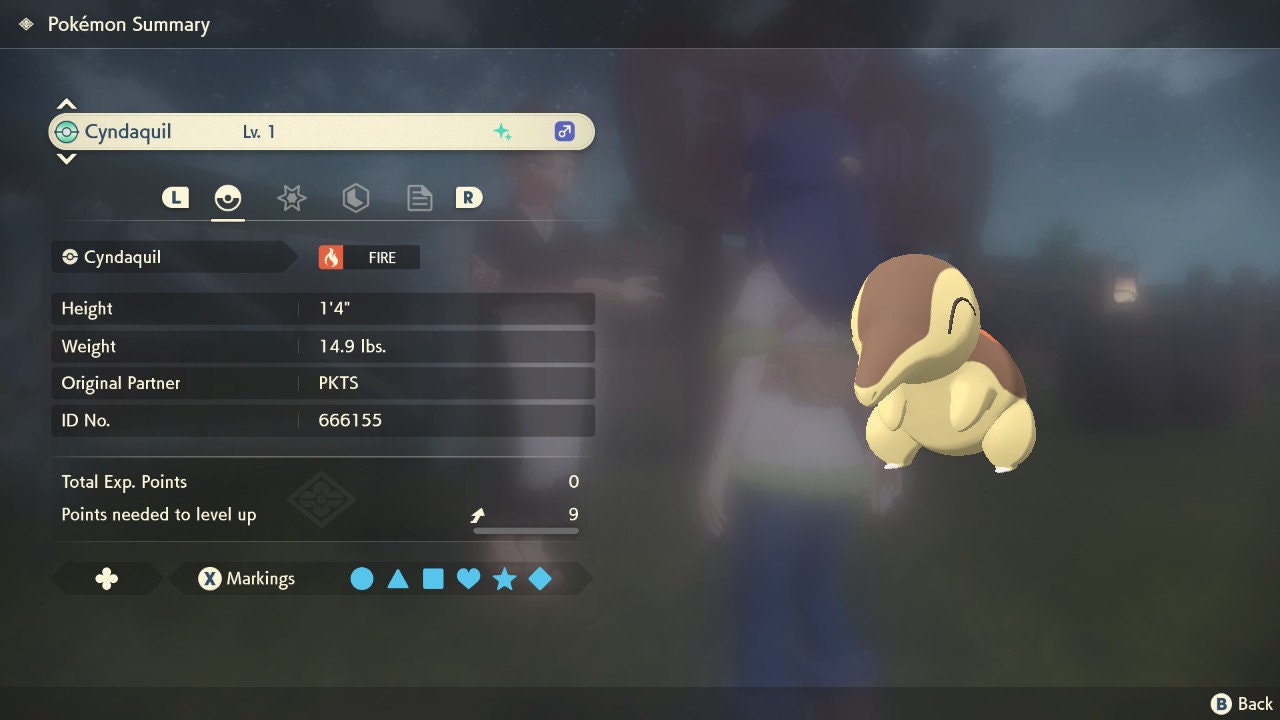This screenshot has height=720, width=1280.
Task: Show the document notes tab
Action: (419, 198)
